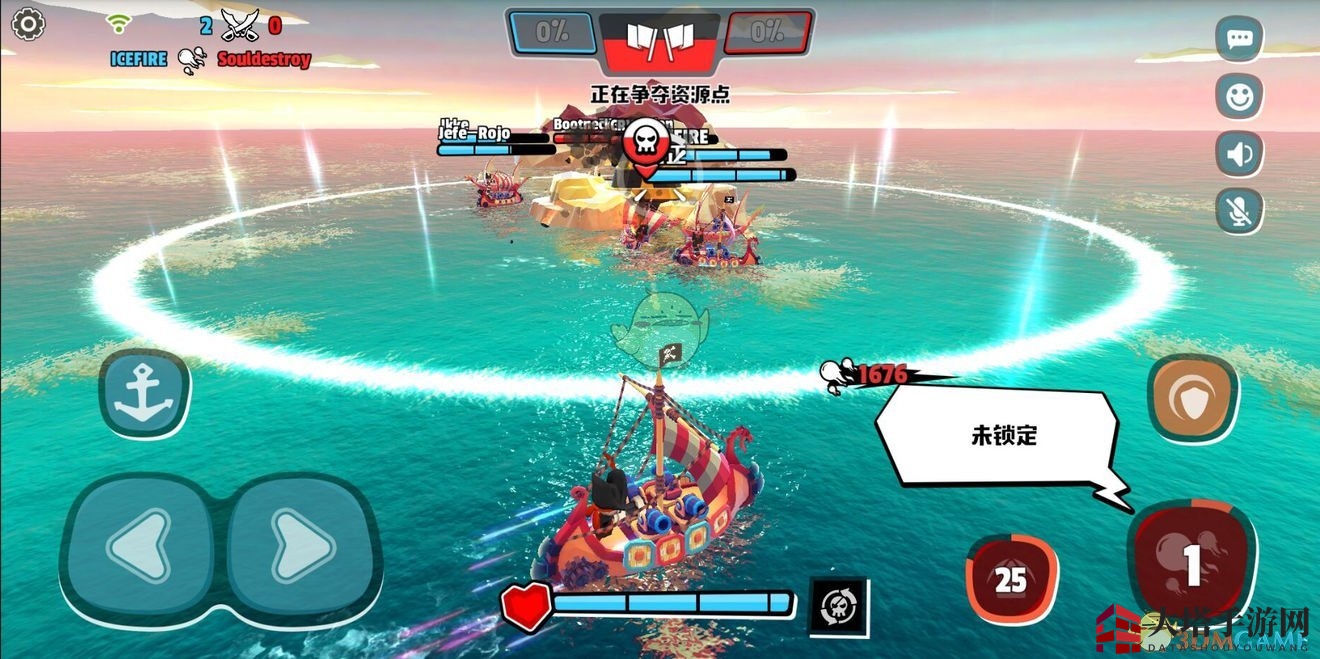
Task: Tap the skull swap icon
Action: (838, 606)
